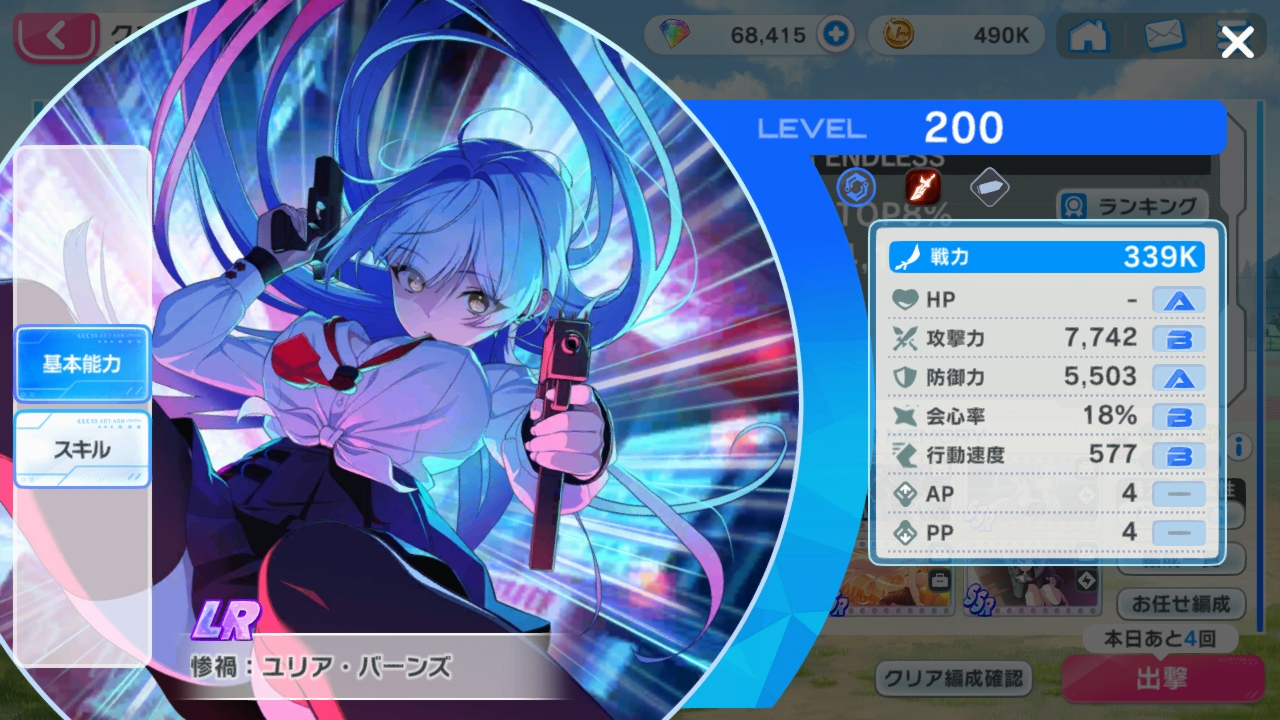Open the mail envelope icon

(1163, 36)
